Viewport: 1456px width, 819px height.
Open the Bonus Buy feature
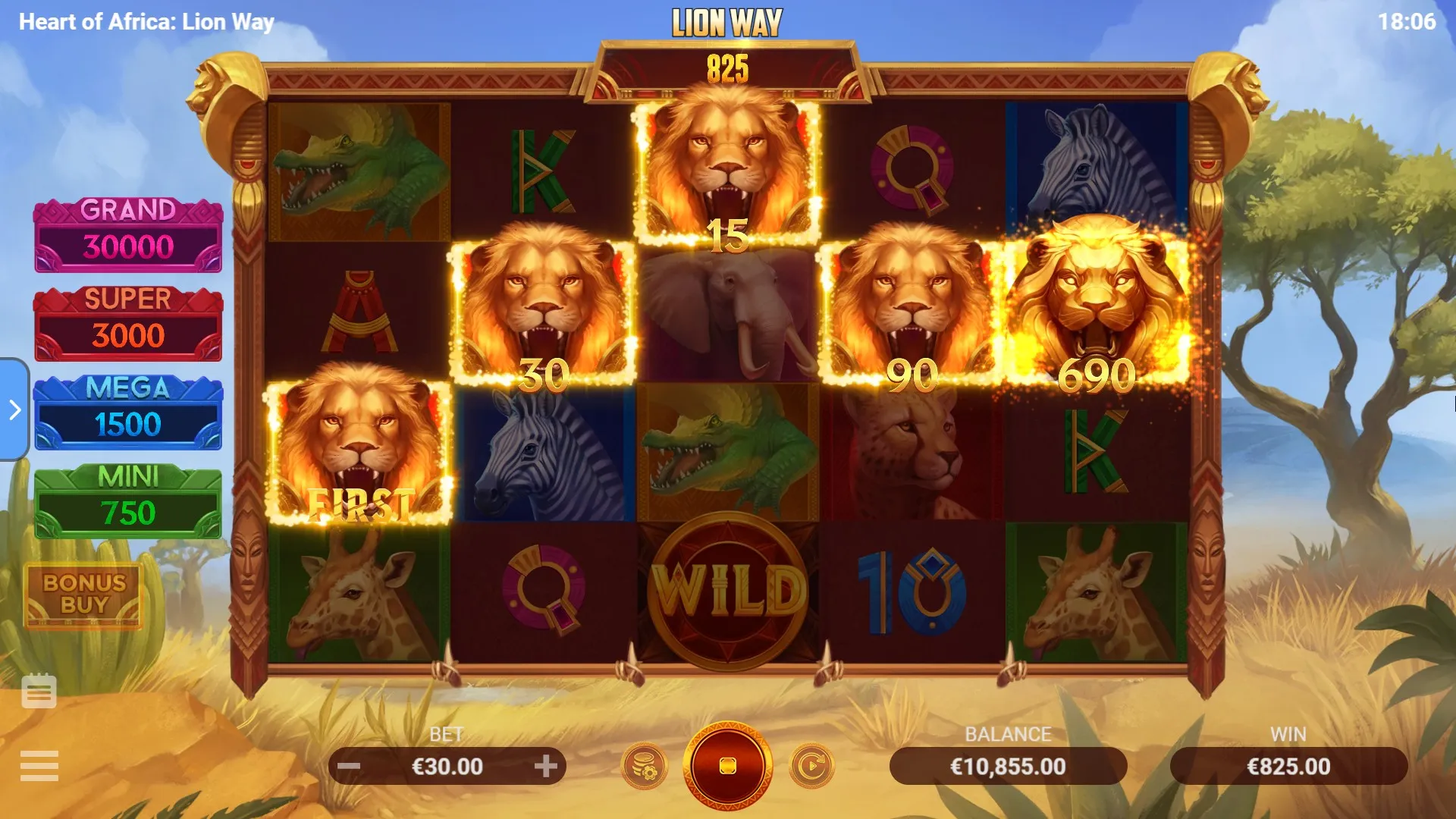[x=84, y=595]
